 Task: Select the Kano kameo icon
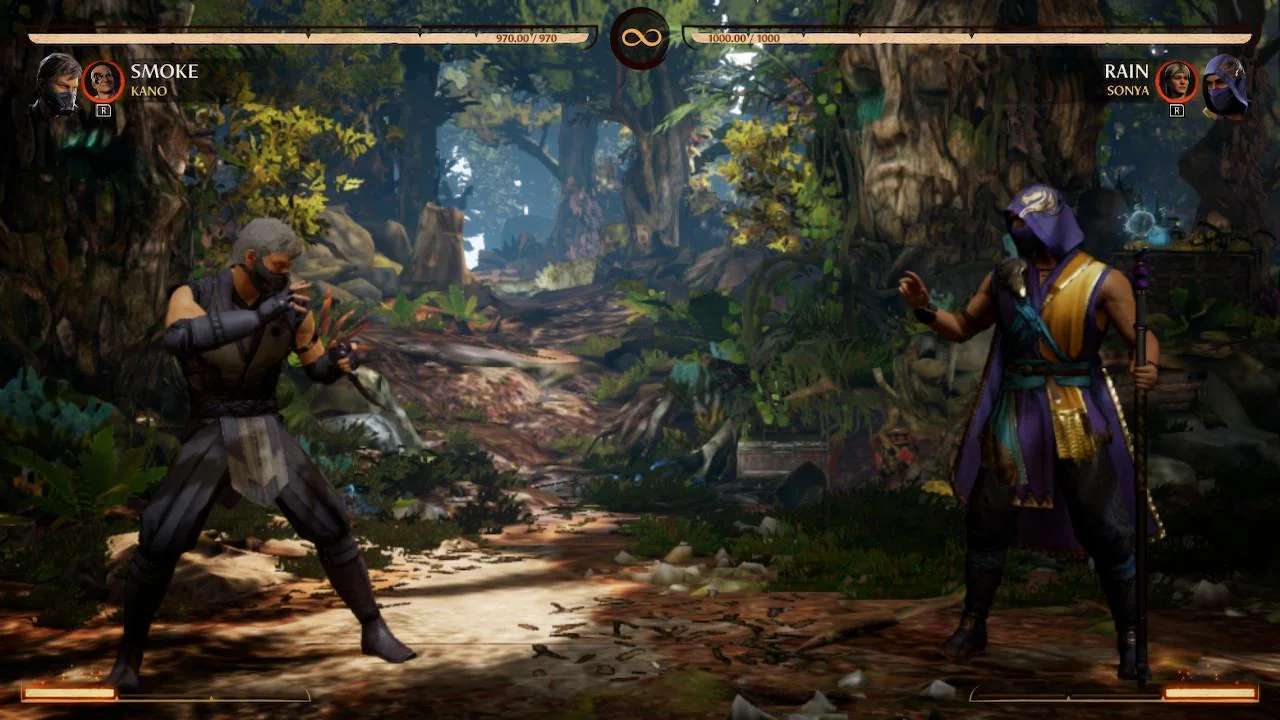(x=103, y=81)
